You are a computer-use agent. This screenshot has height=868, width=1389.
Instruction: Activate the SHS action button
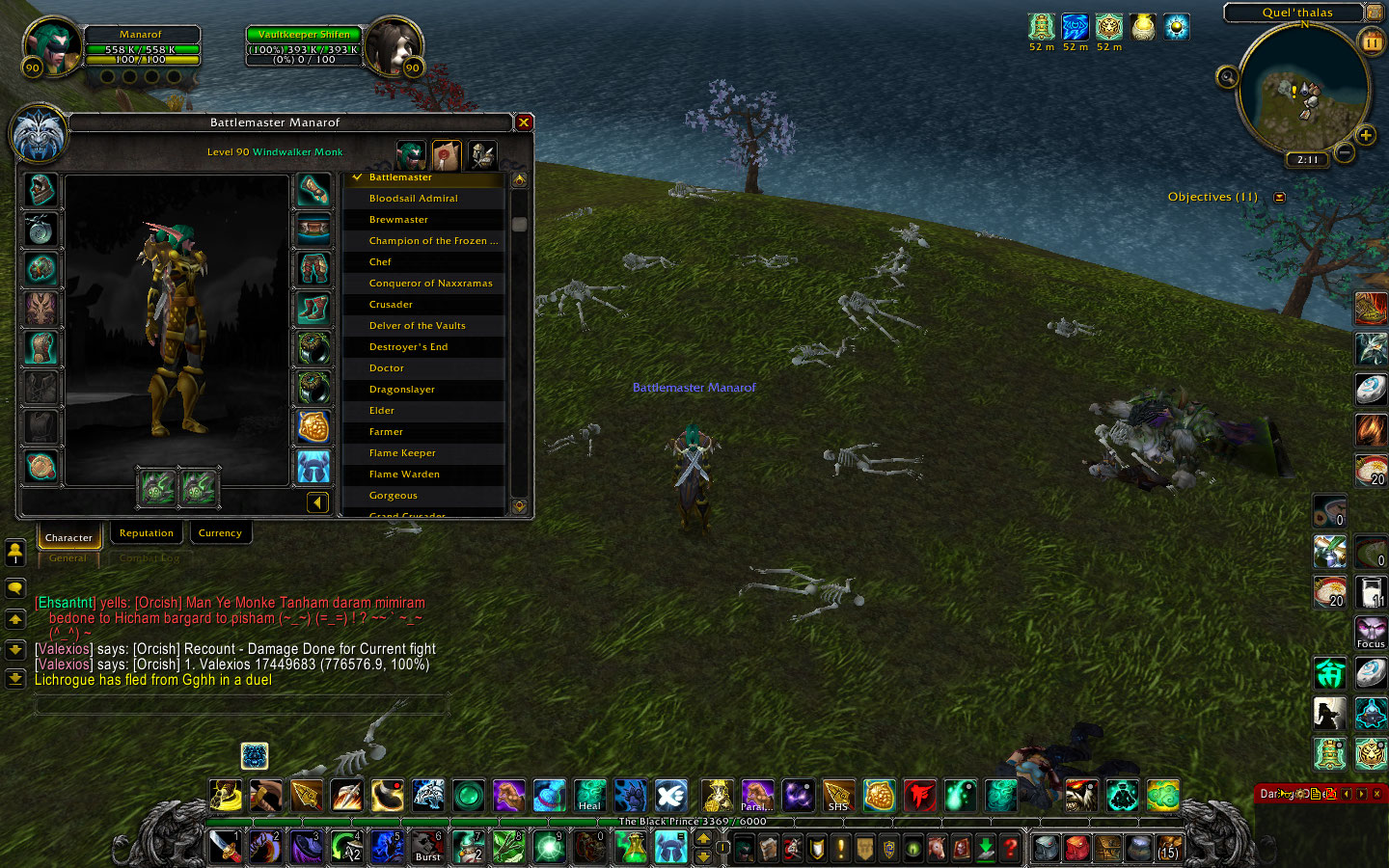(838, 796)
